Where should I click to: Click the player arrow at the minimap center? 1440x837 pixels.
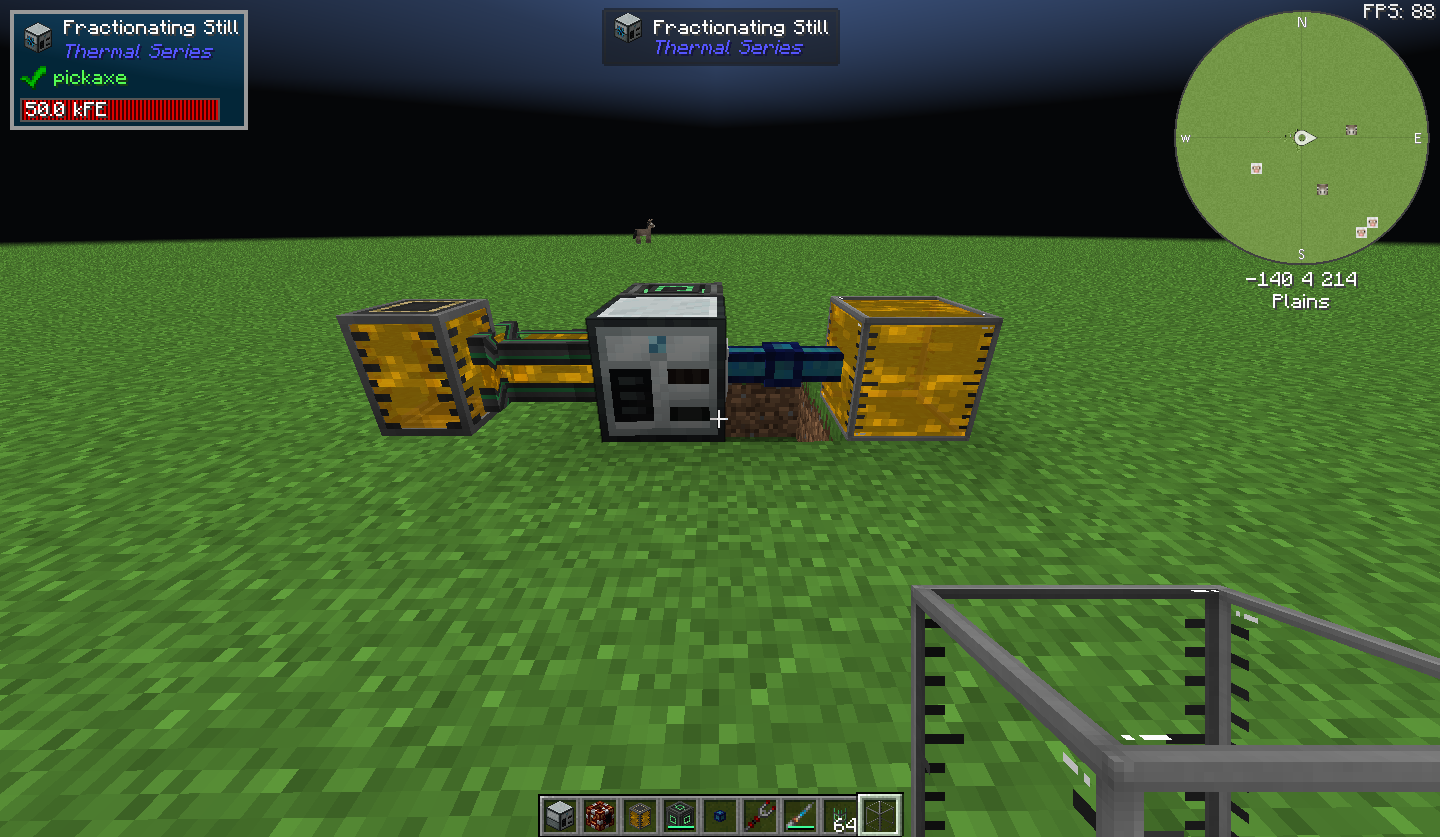pyautogui.click(x=1303, y=138)
